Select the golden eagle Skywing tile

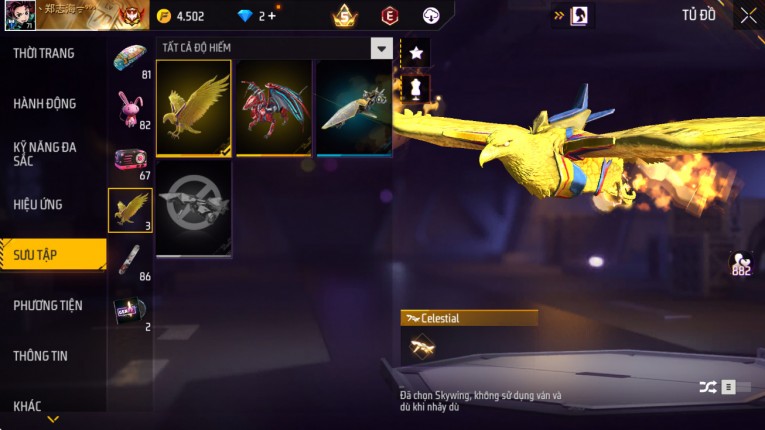coord(194,108)
